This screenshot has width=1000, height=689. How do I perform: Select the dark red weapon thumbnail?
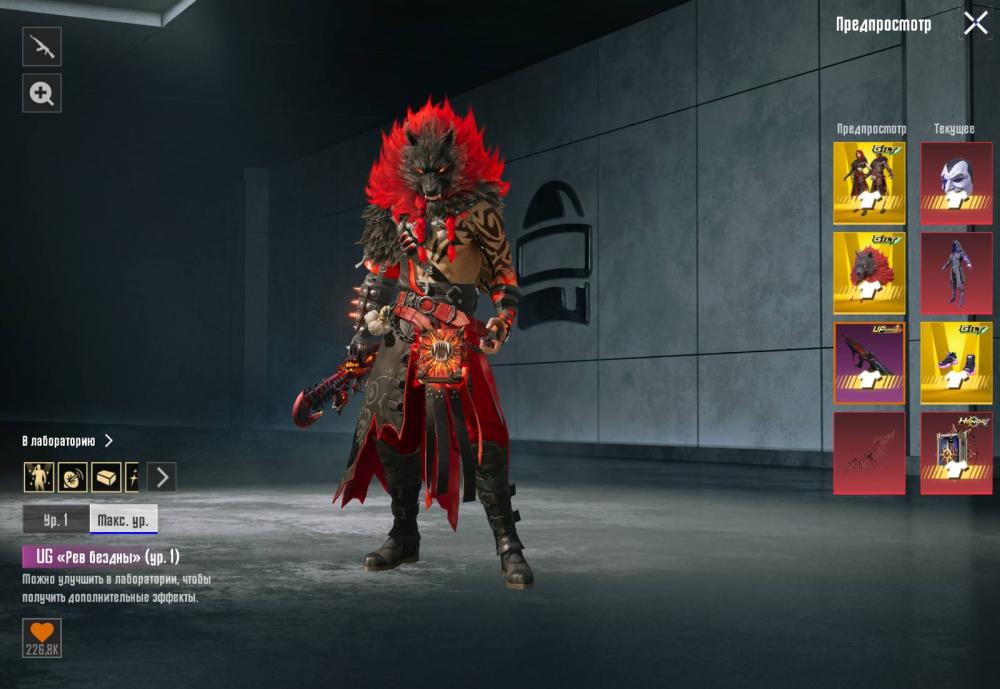click(x=869, y=453)
